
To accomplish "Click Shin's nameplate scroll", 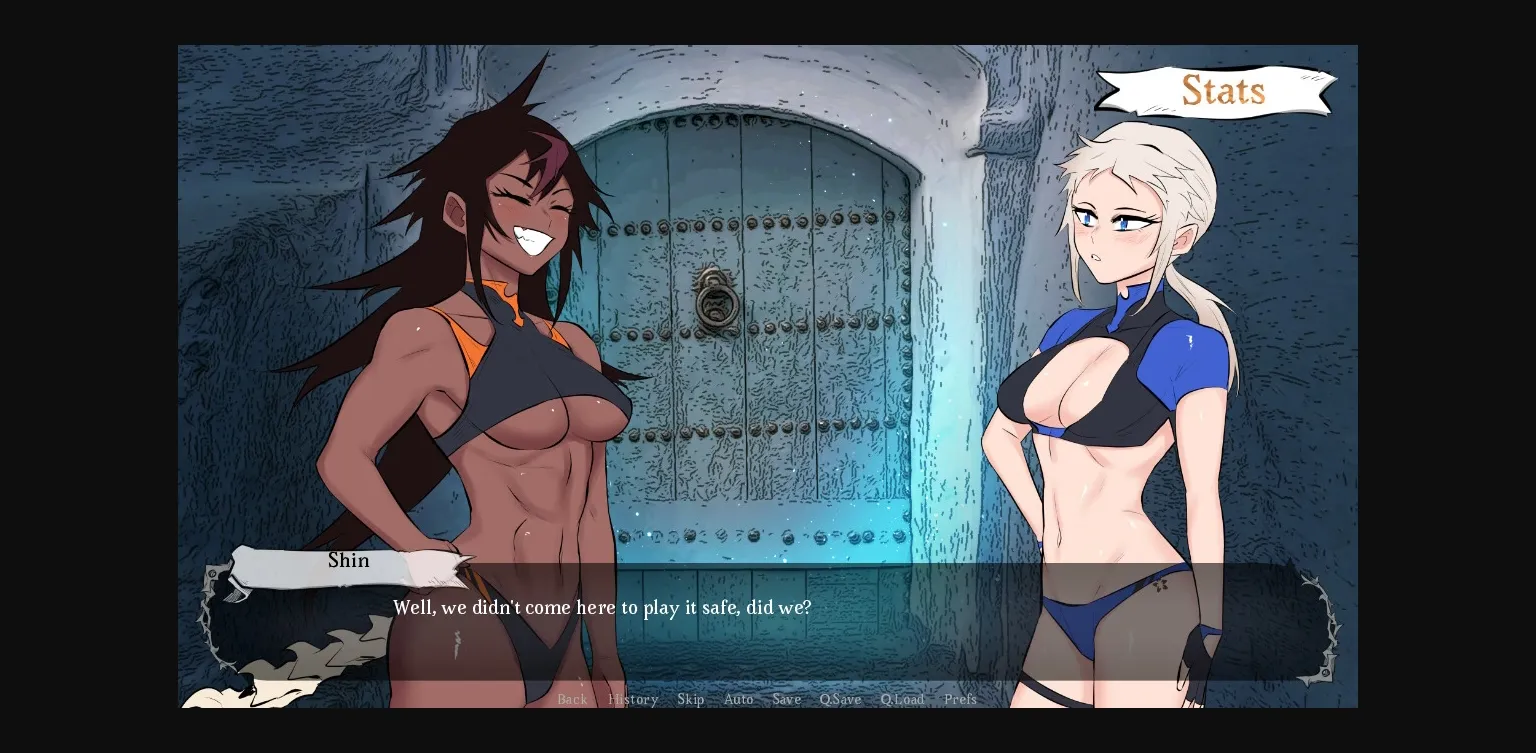I will (x=349, y=561).
